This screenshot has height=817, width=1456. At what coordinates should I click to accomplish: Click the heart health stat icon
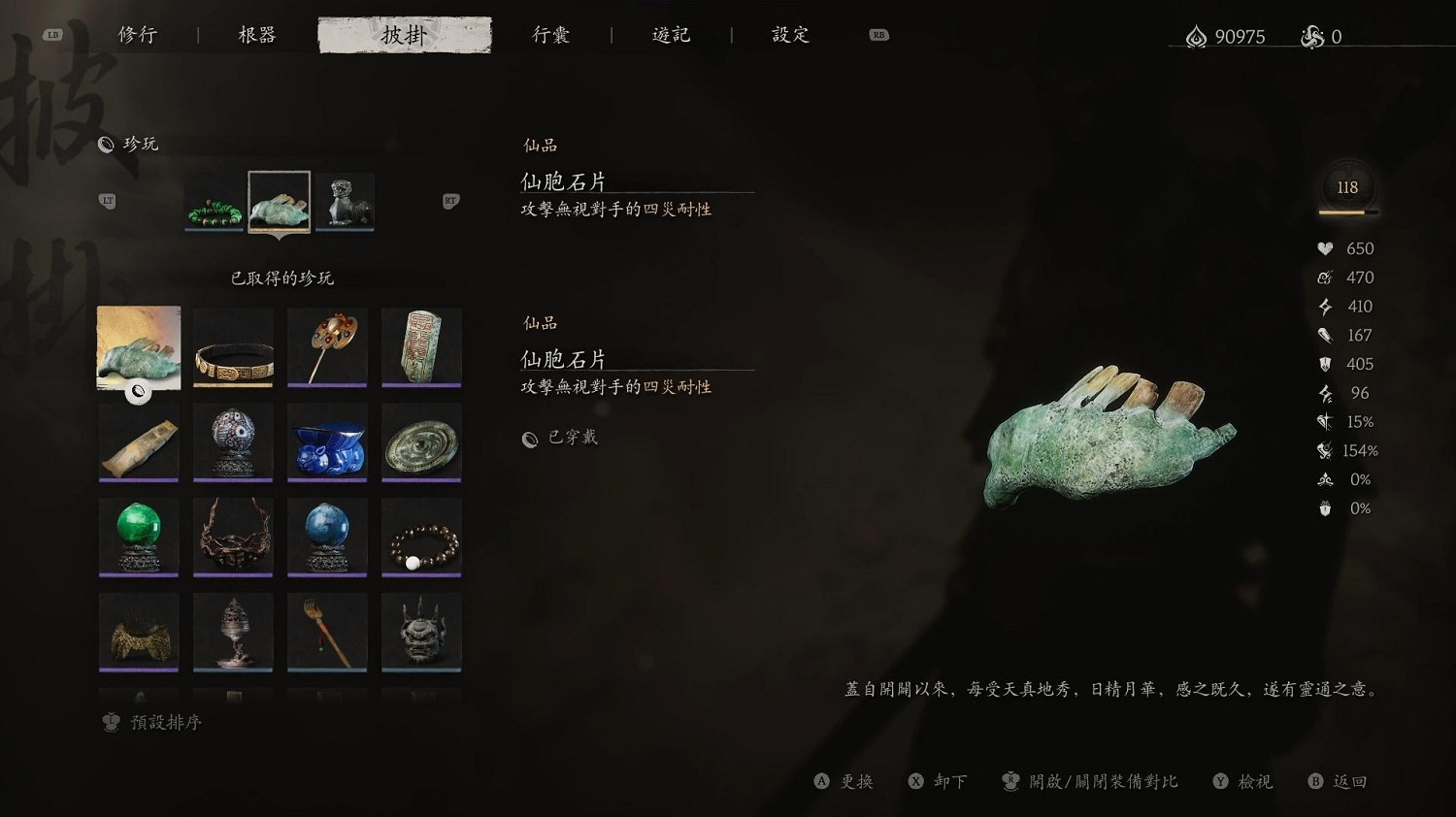click(x=1325, y=248)
